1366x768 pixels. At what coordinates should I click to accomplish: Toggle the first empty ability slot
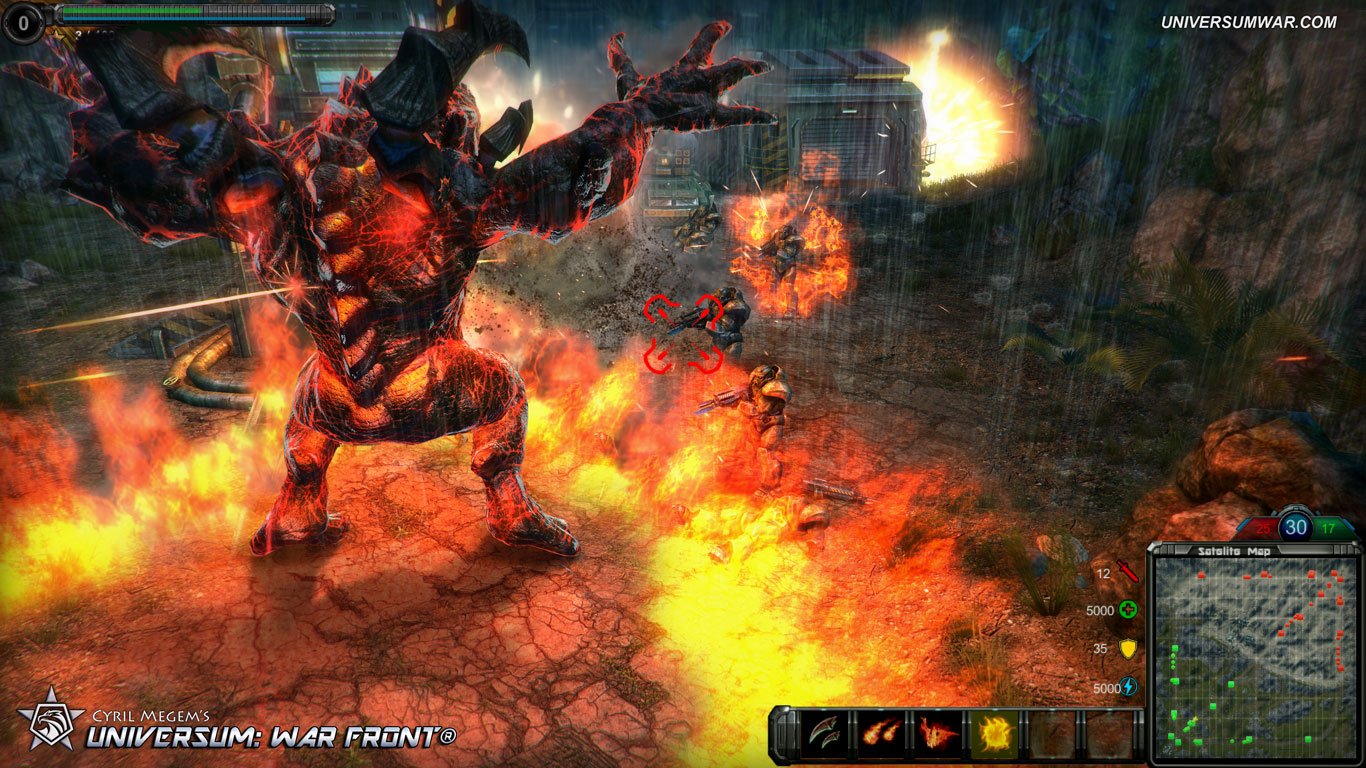(x=1053, y=733)
